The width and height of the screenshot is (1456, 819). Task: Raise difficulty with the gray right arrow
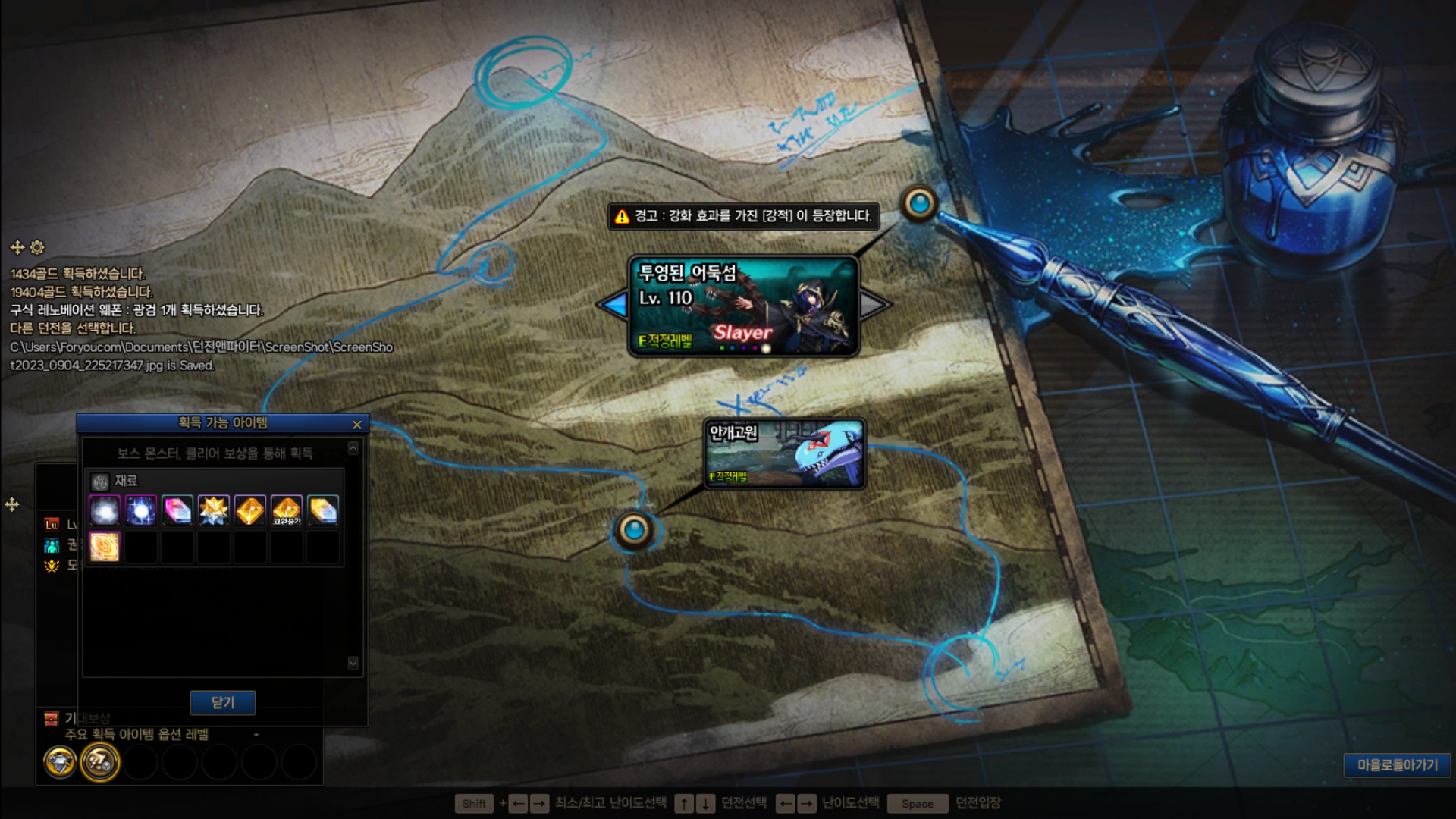874,305
